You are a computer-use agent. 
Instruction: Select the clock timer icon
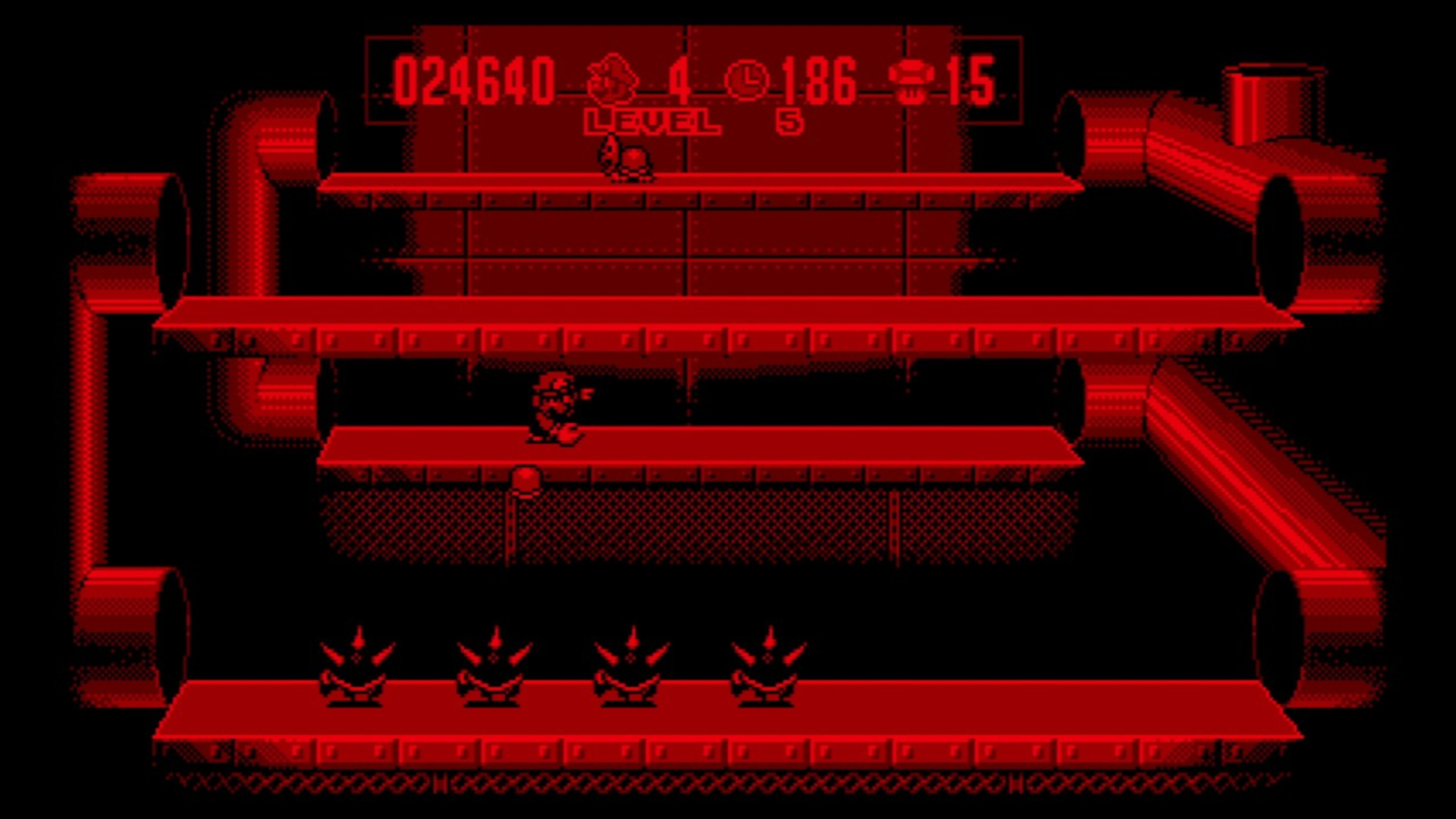747,78
